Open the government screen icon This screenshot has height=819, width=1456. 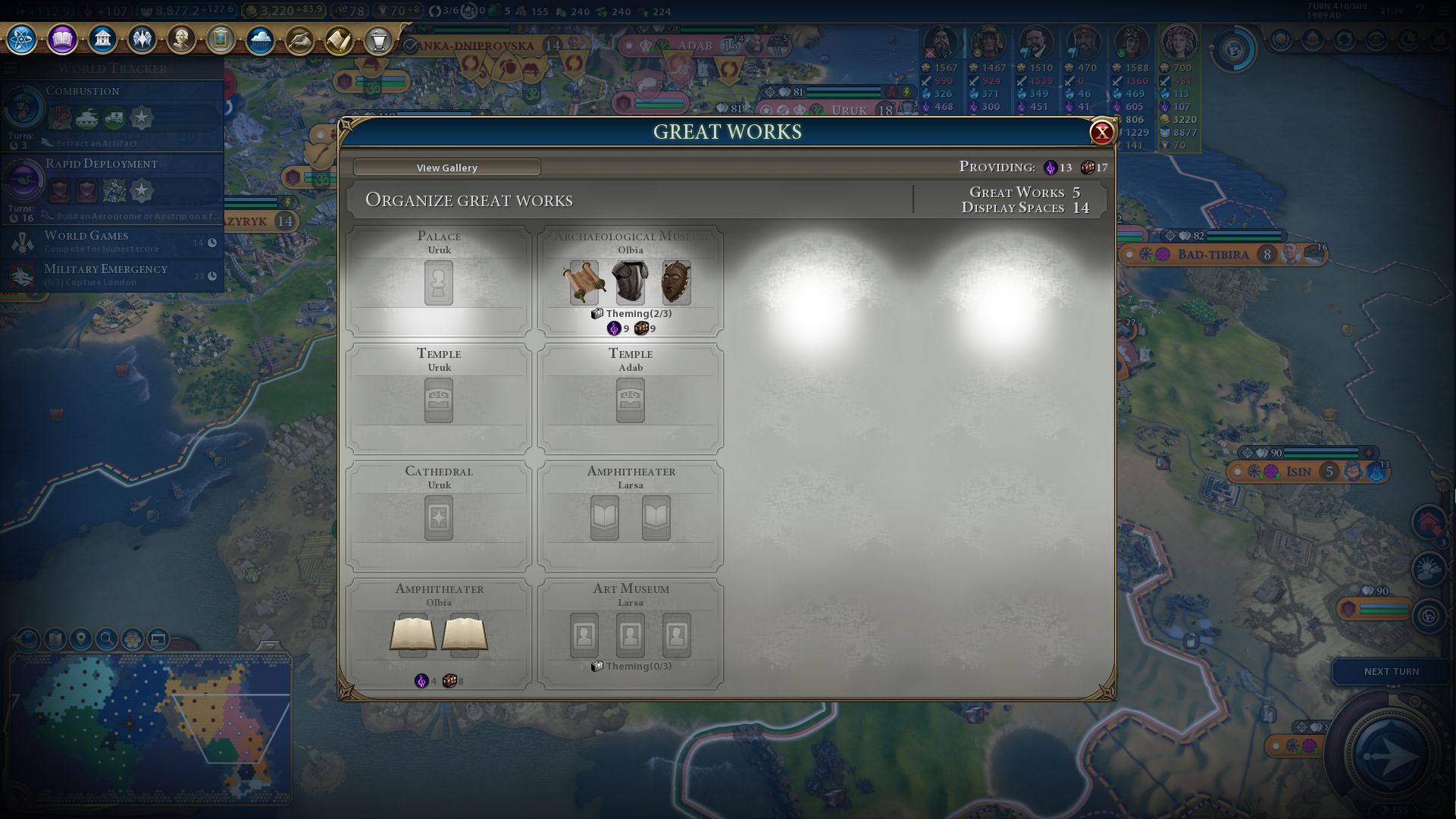[x=102, y=39]
